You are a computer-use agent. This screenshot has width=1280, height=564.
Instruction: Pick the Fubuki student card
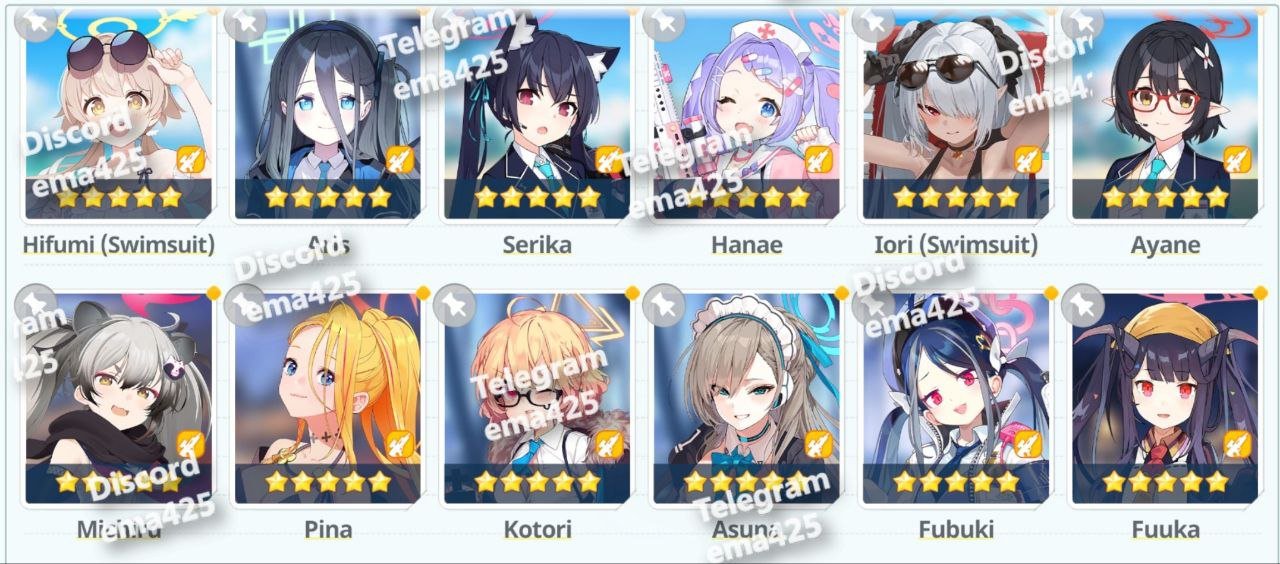click(x=956, y=395)
